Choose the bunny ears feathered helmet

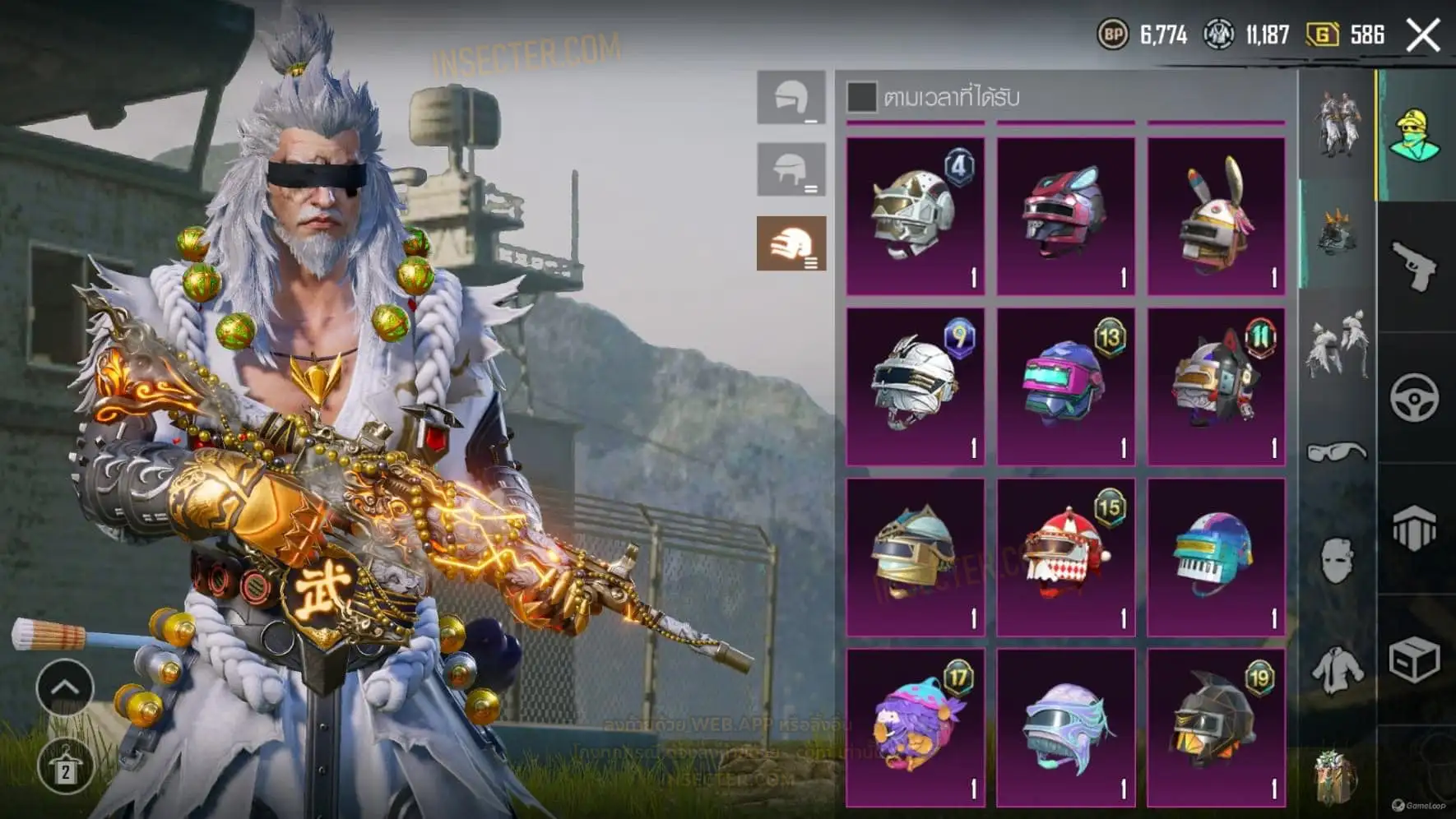pyautogui.click(x=1216, y=215)
